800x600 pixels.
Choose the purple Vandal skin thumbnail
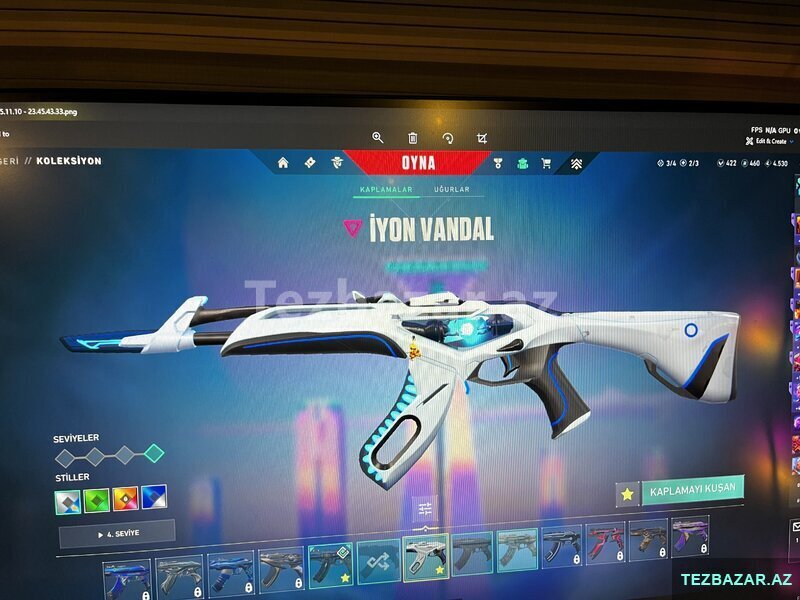tap(689, 536)
